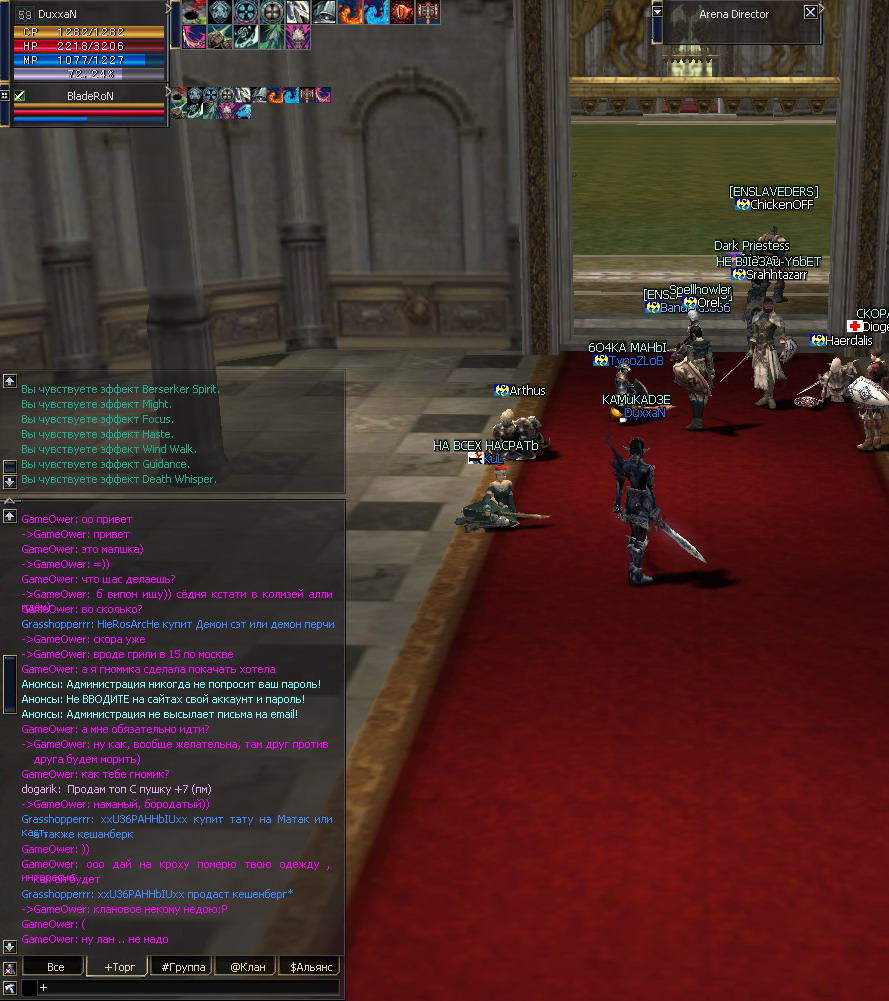
Task: Click the chat message input field
Action: [190, 987]
